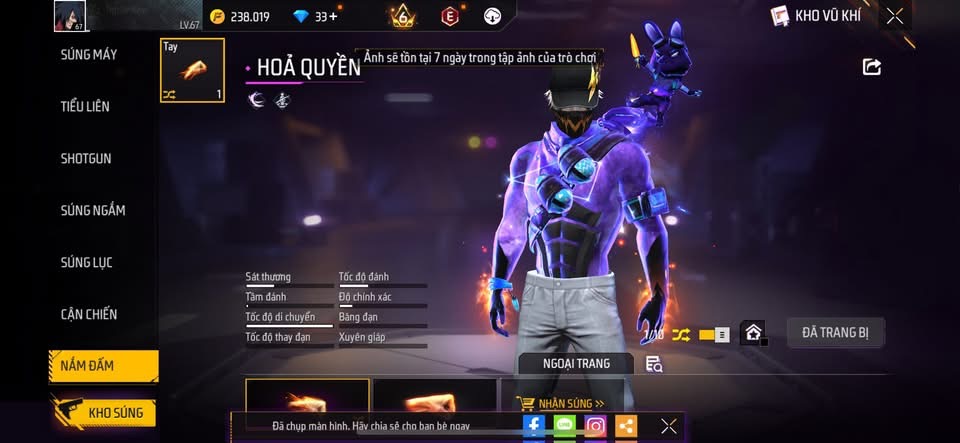Image resolution: width=960 pixels, height=443 pixels.
Task: Click the Đã Trang Bị button
Action: 835,333
